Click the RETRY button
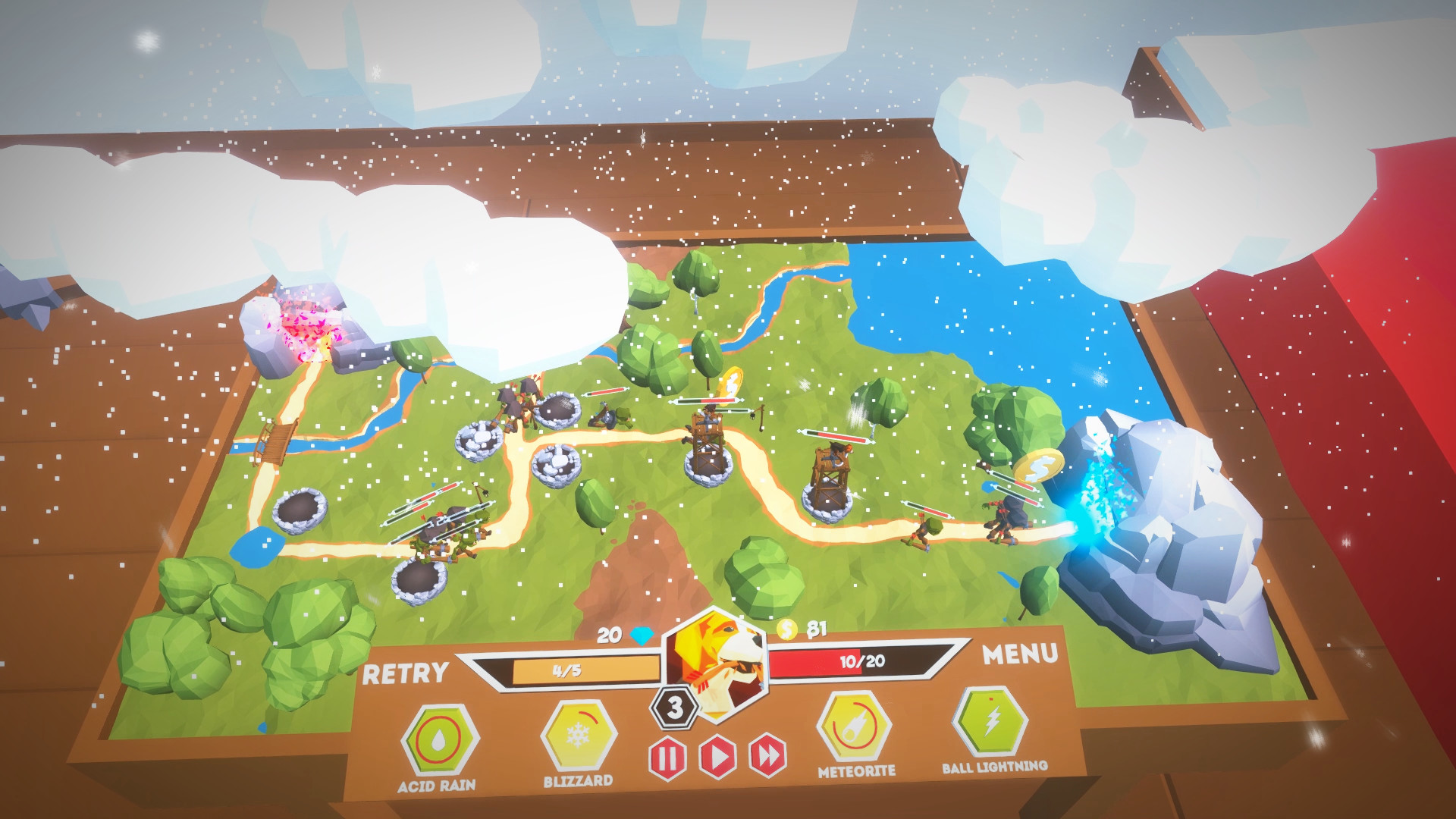Viewport: 1456px width, 819px height. tap(405, 673)
